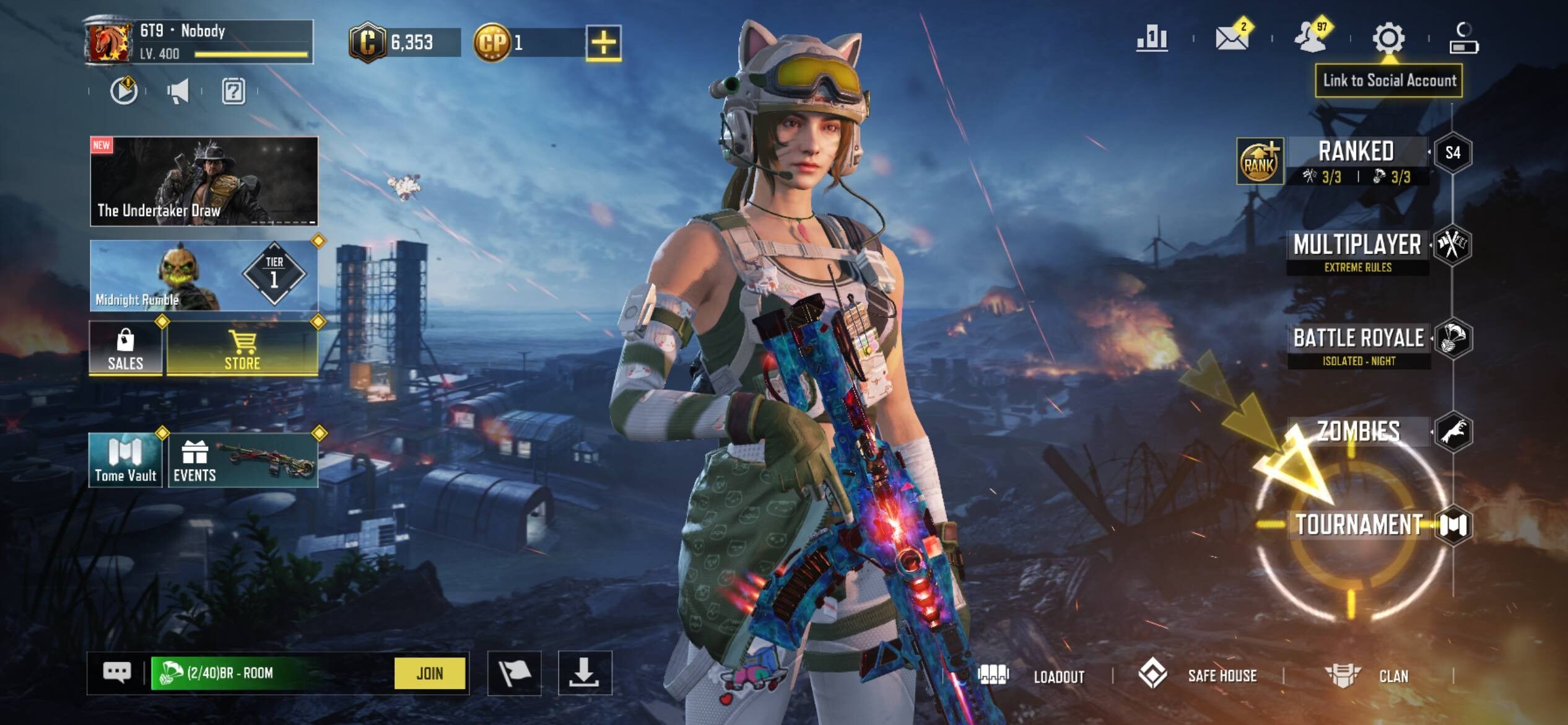This screenshot has width=1568, height=725.
Task: Open the mail envelope icon
Action: point(1231,38)
